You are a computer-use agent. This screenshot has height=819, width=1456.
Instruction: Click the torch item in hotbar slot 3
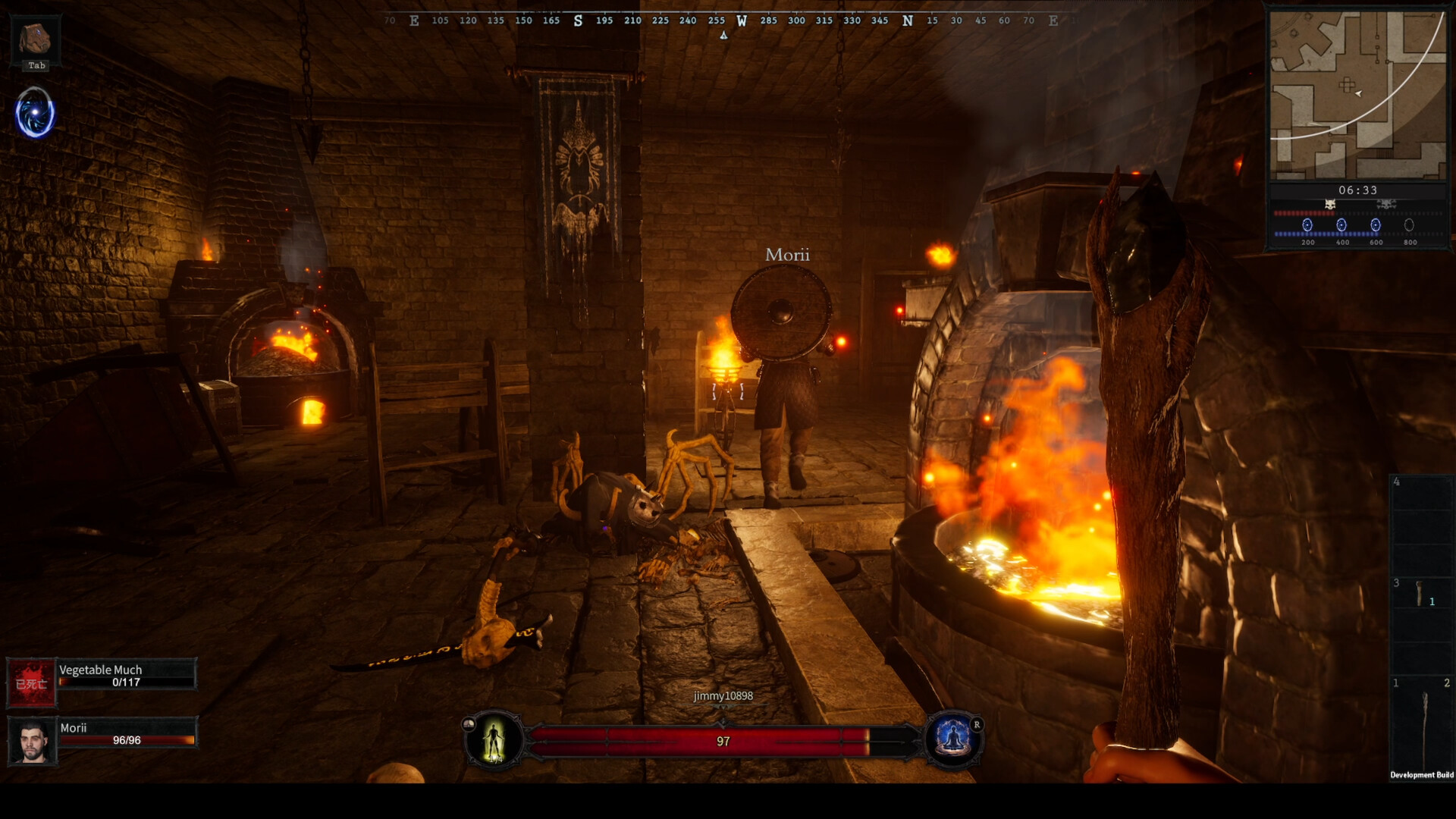pyautogui.click(x=1420, y=593)
